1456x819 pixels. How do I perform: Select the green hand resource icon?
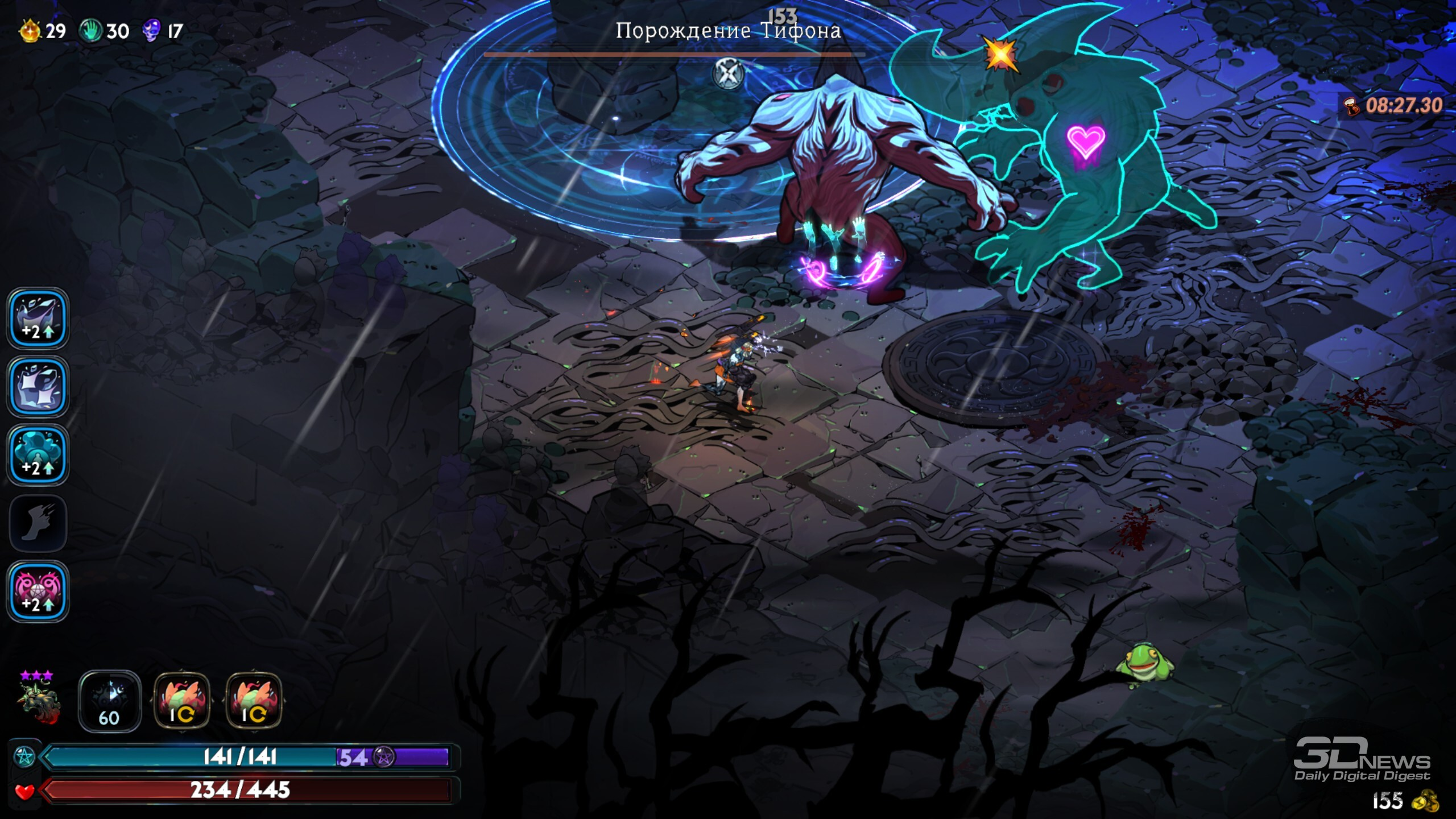pyautogui.click(x=90, y=31)
